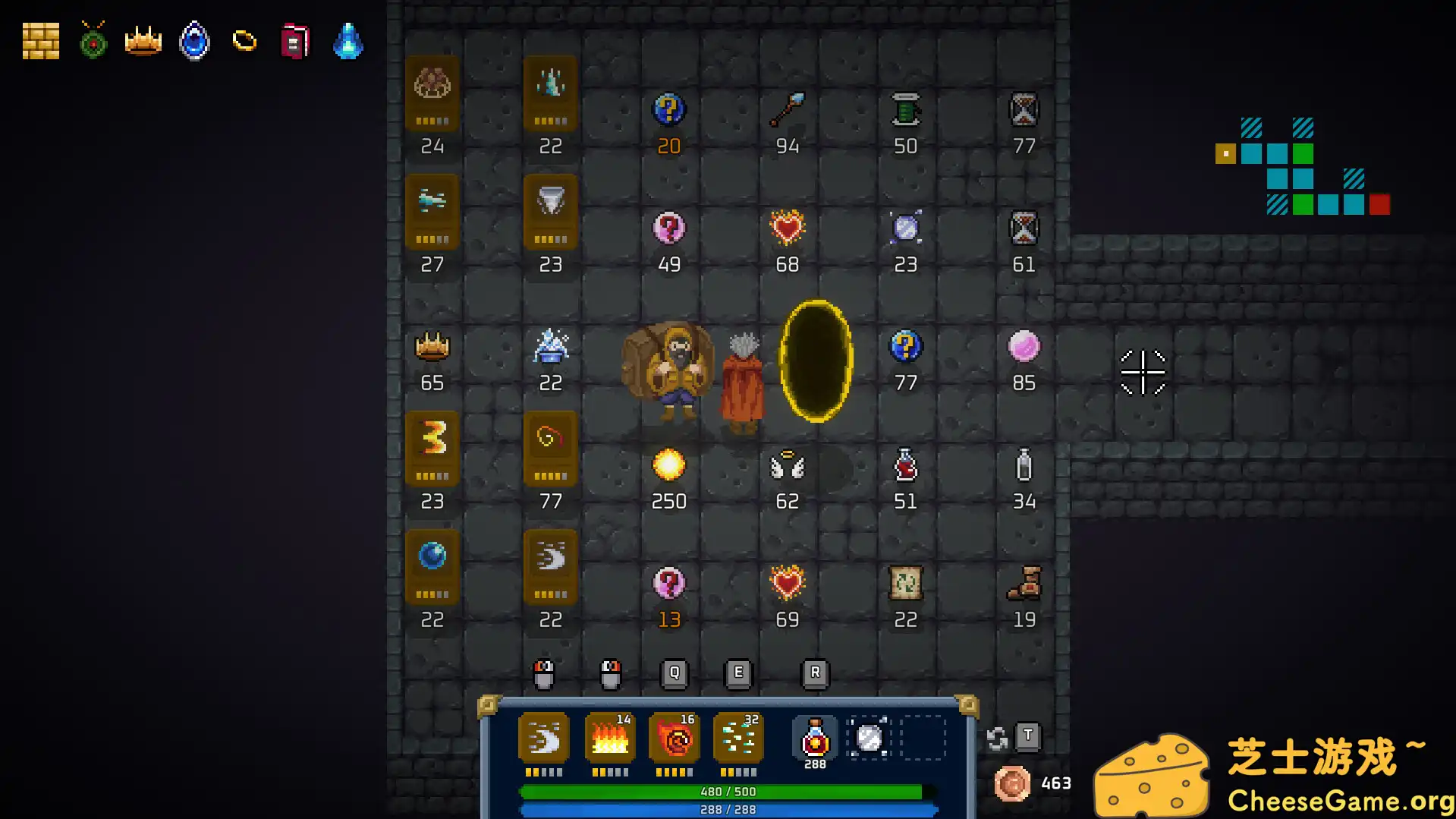1456x819 pixels.
Task: Select the gold brick wall relic icon
Action: [x=41, y=41]
